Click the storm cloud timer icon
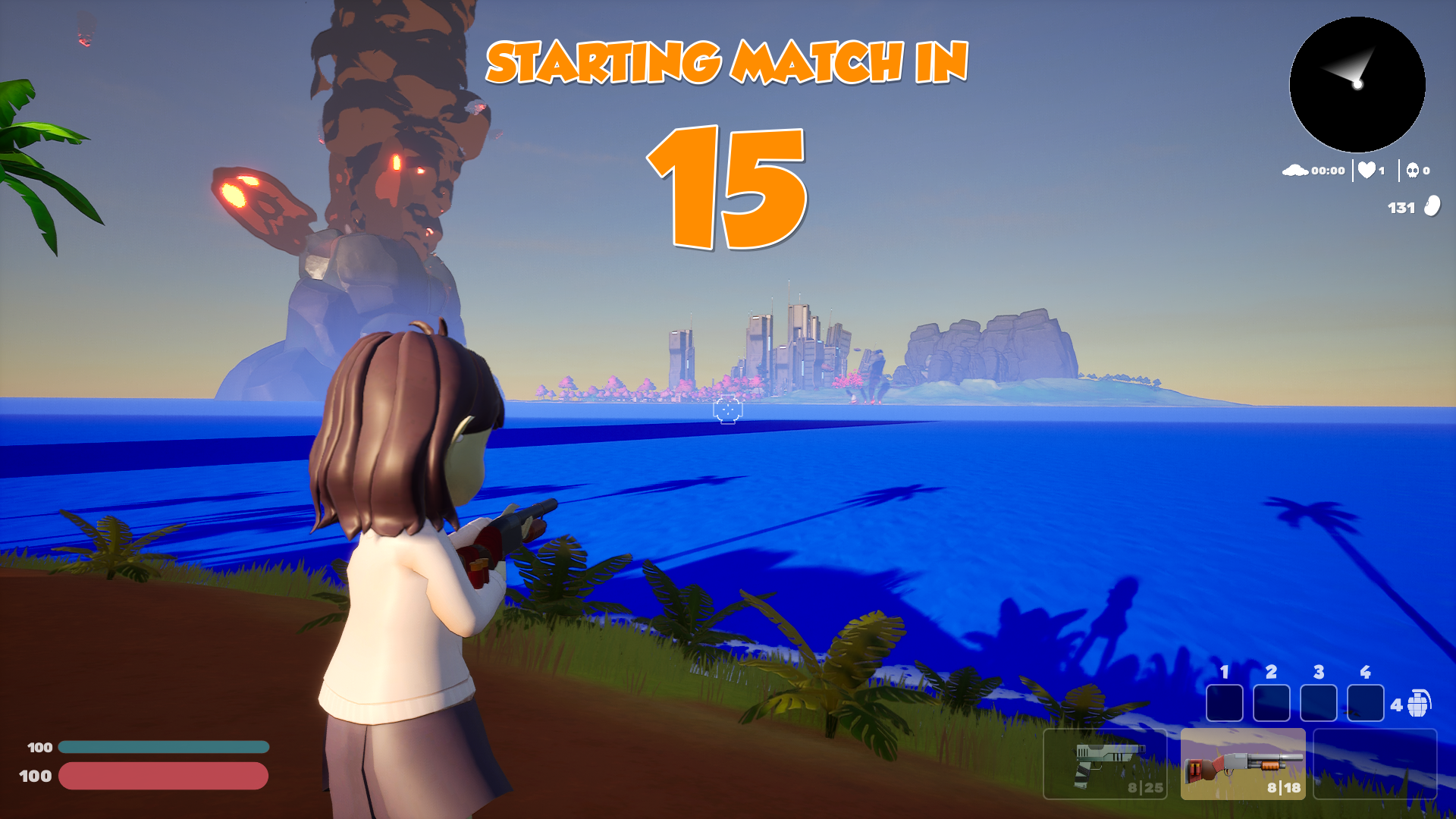The image size is (1456, 819). pyautogui.click(x=1295, y=170)
